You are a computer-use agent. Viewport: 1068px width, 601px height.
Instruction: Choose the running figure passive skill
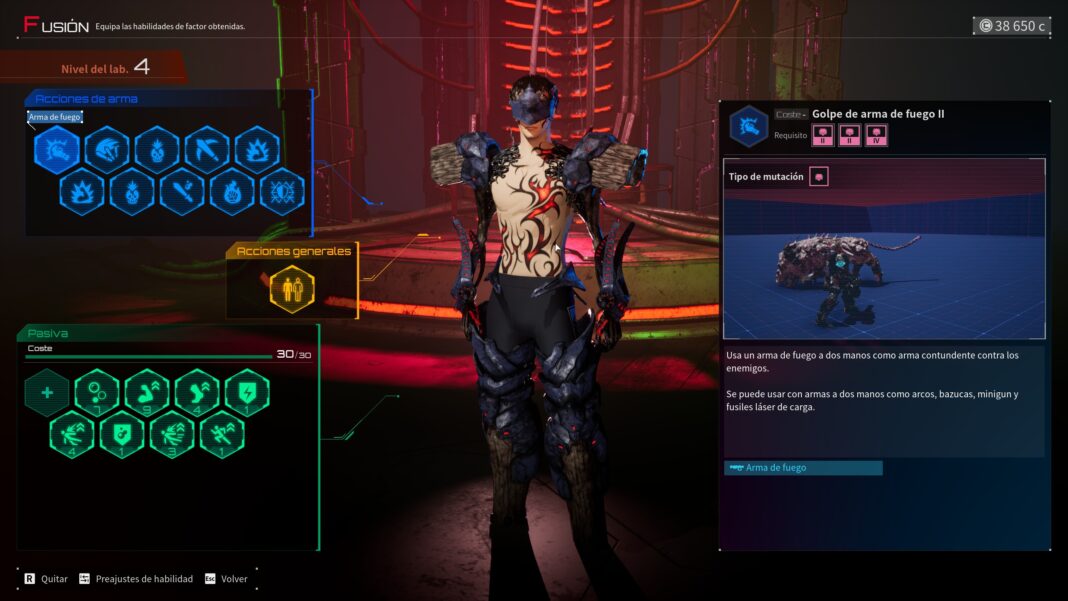pyautogui.click(x=222, y=434)
